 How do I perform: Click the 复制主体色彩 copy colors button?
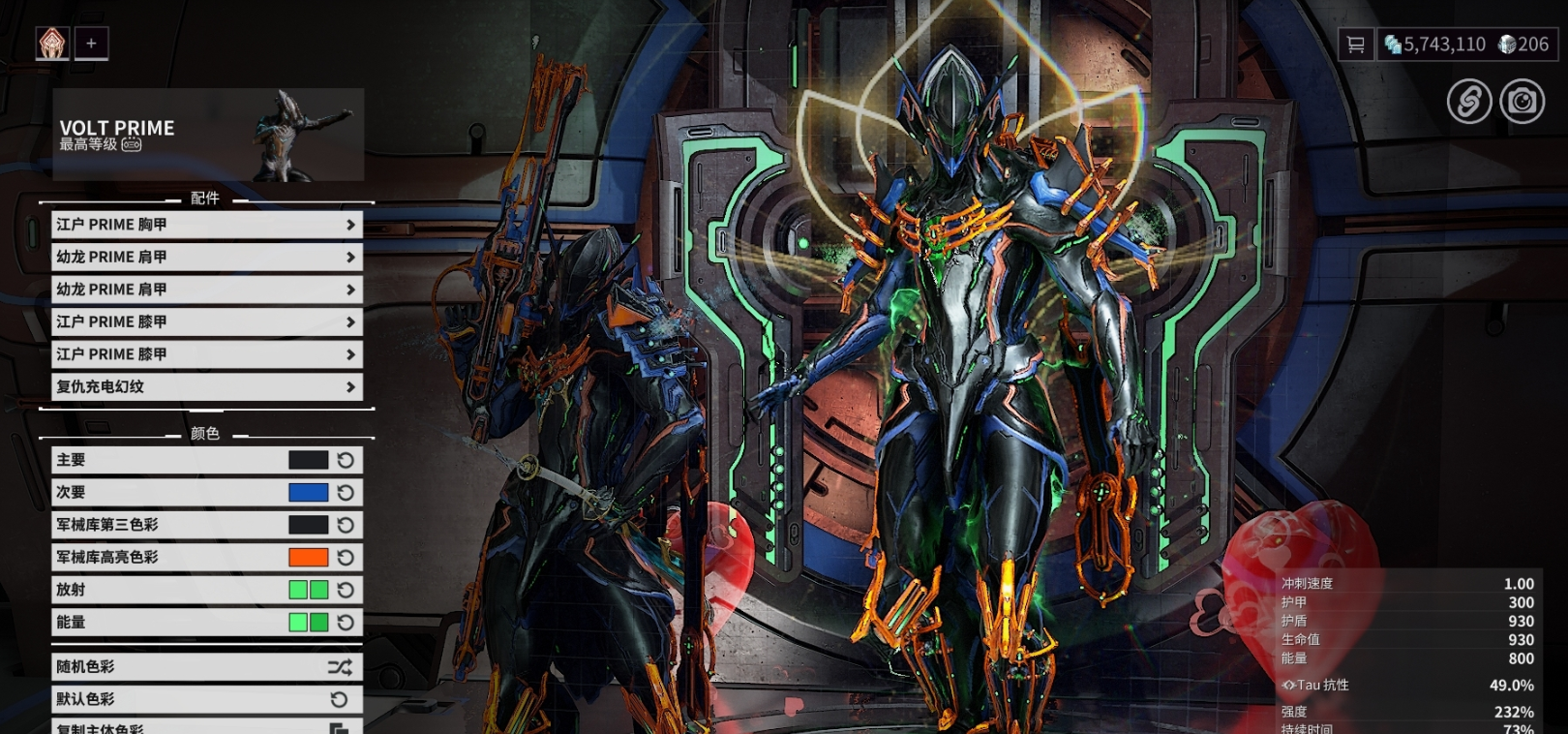(206, 726)
